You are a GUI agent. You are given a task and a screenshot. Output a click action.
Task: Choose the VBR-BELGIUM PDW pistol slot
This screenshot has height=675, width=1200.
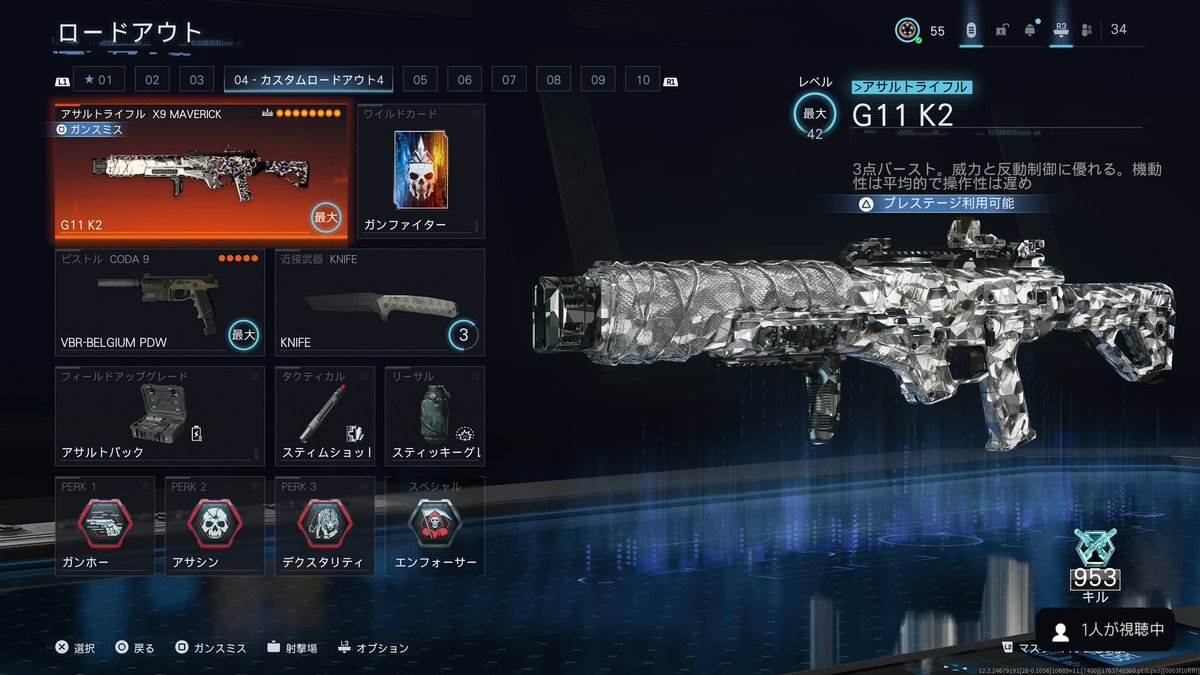click(x=160, y=302)
